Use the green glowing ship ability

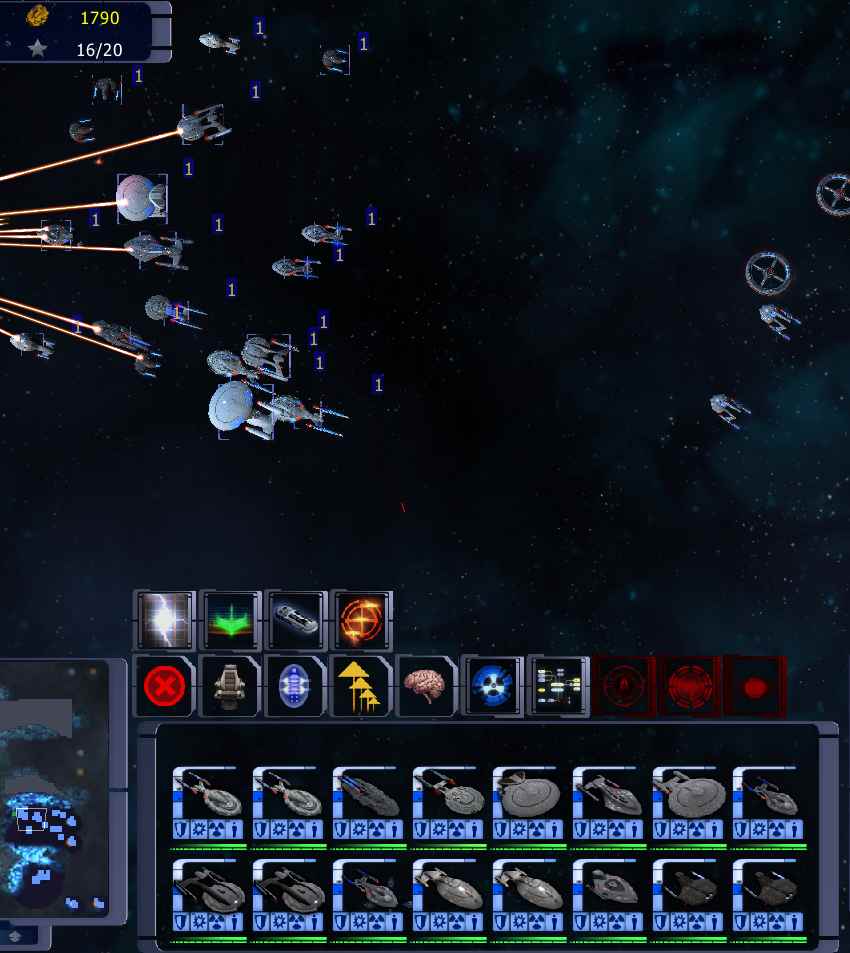point(230,620)
